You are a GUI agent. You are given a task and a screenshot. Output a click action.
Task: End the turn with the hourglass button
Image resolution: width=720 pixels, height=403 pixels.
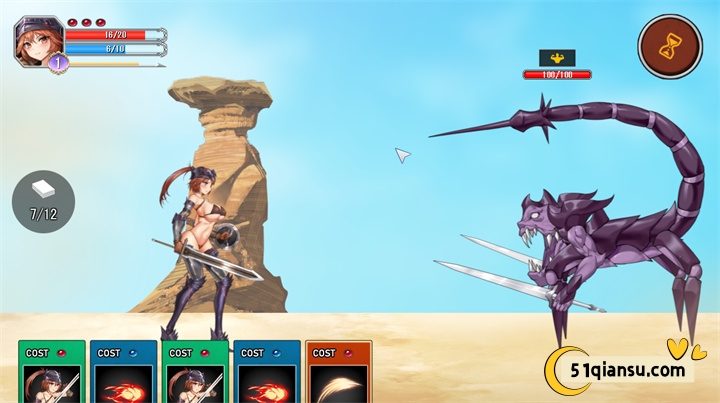[x=670, y=46]
